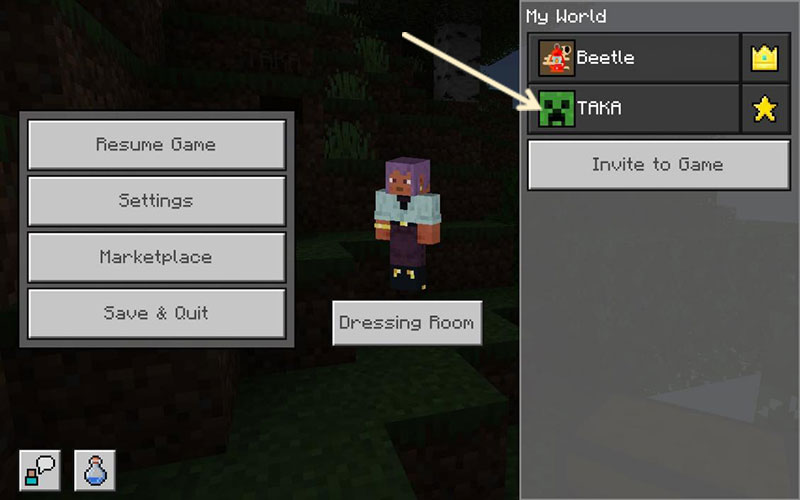The width and height of the screenshot is (800, 500).
Task: Click the potion bottle icon button
Action: 95,469
